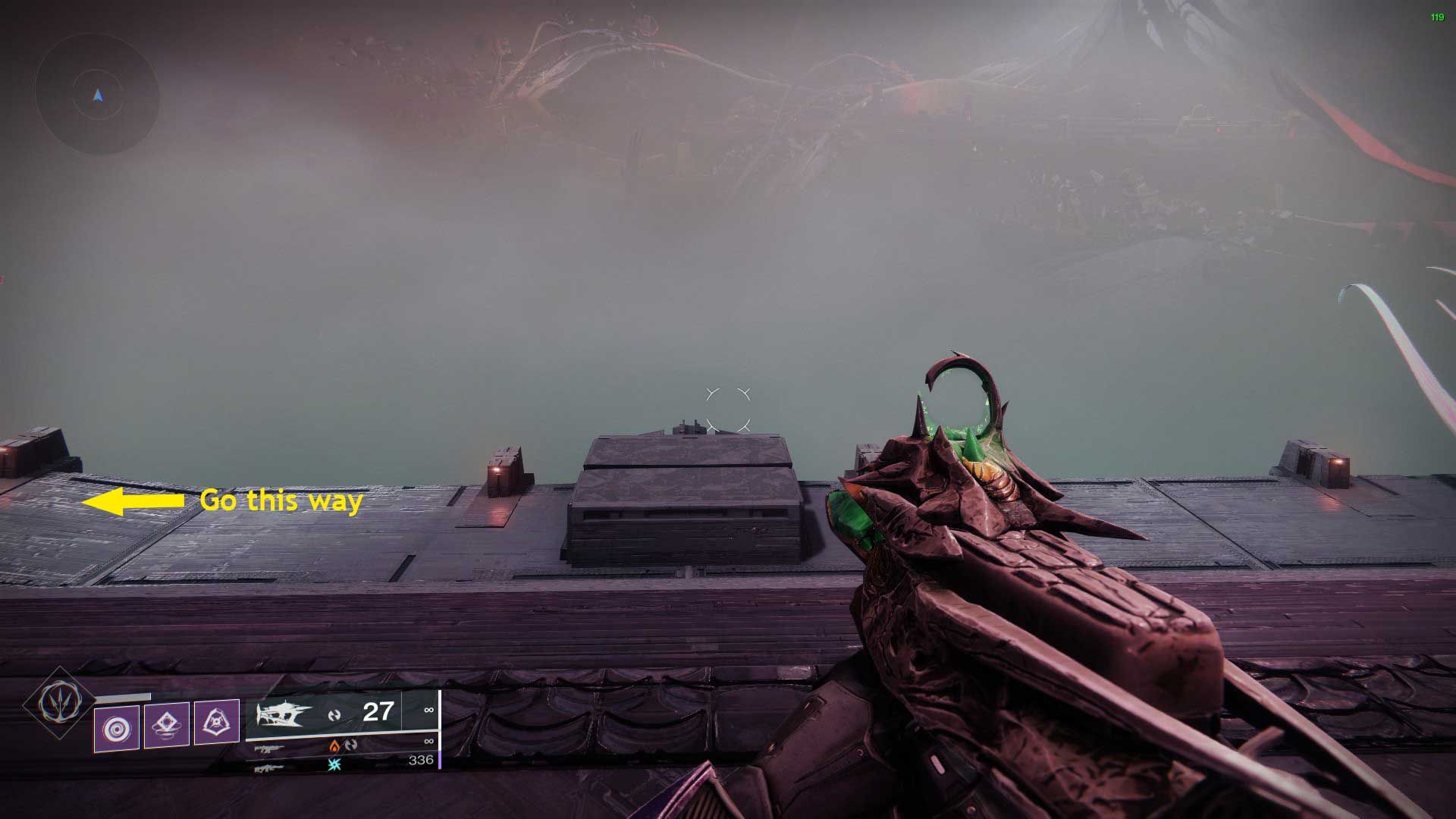The height and width of the screenshot is (819, 1456).
Task: Click the infinity ammo symbol on the shotgun row
Action: 429,710
